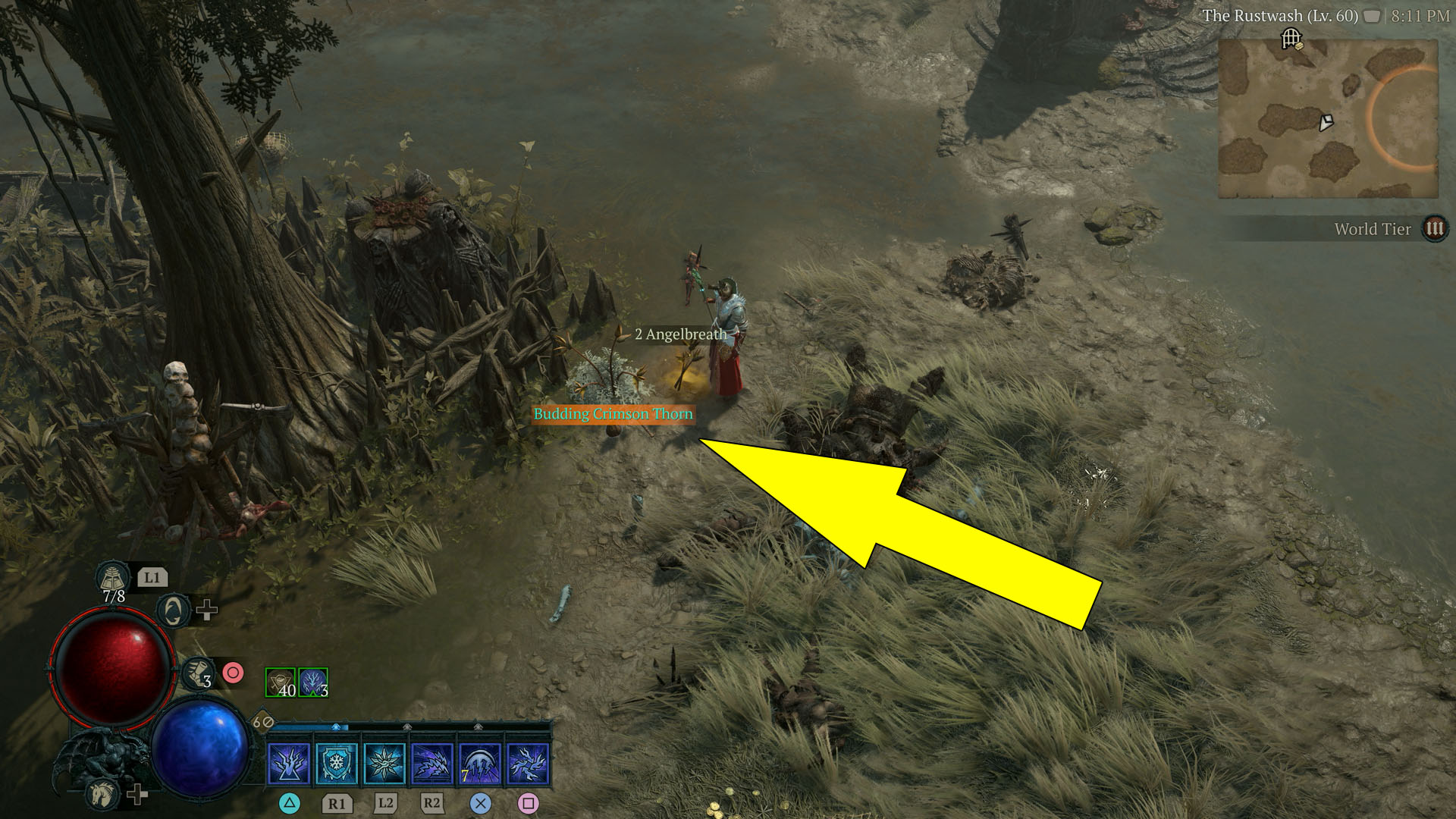Select the zone title The Rustwash (Lv. 60)
Image resolution: width=1456 pixels, height=819 pixels.
click(1283, 14)
